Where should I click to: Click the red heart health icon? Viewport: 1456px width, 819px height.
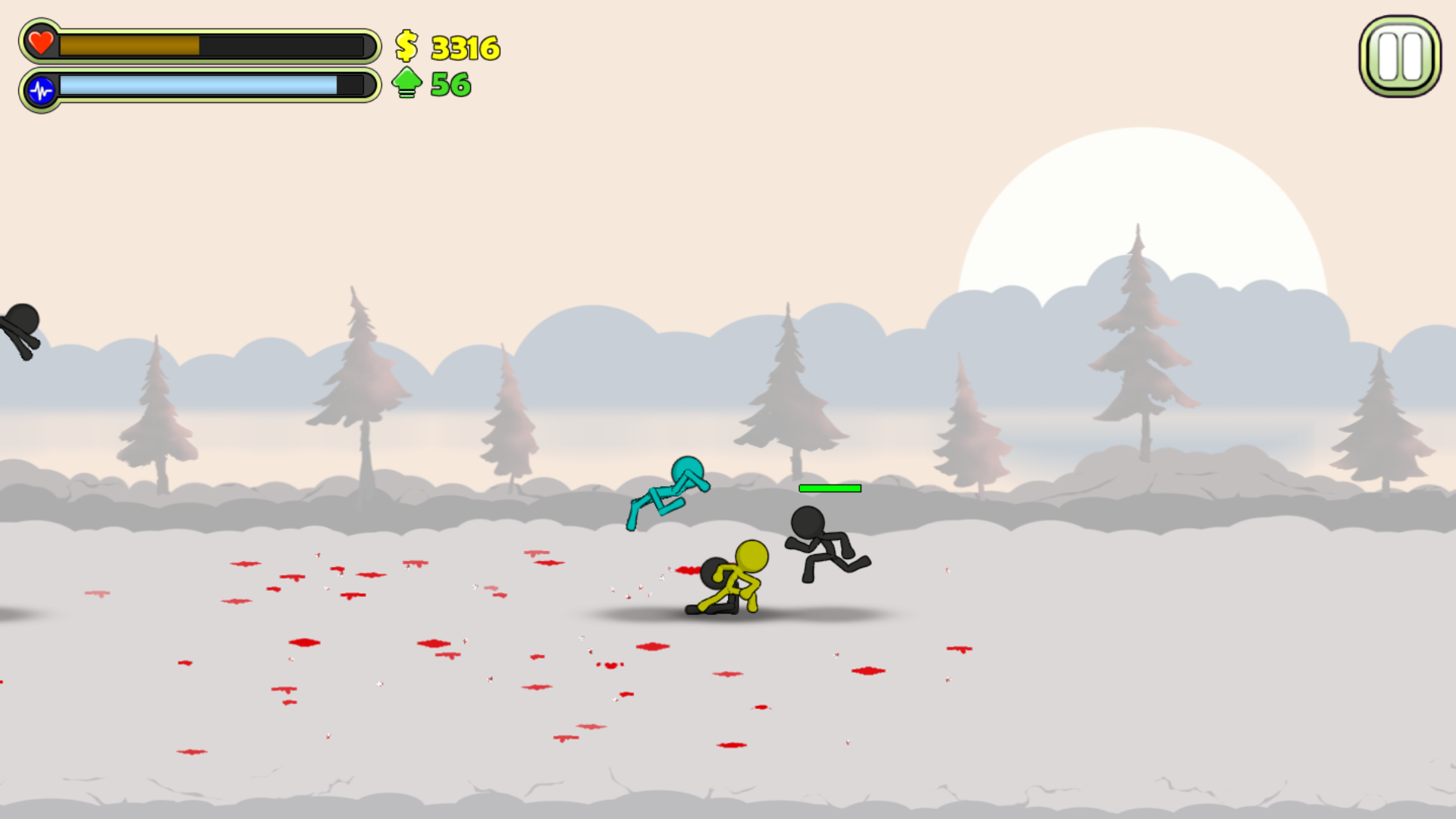click(x=39, y=42)
